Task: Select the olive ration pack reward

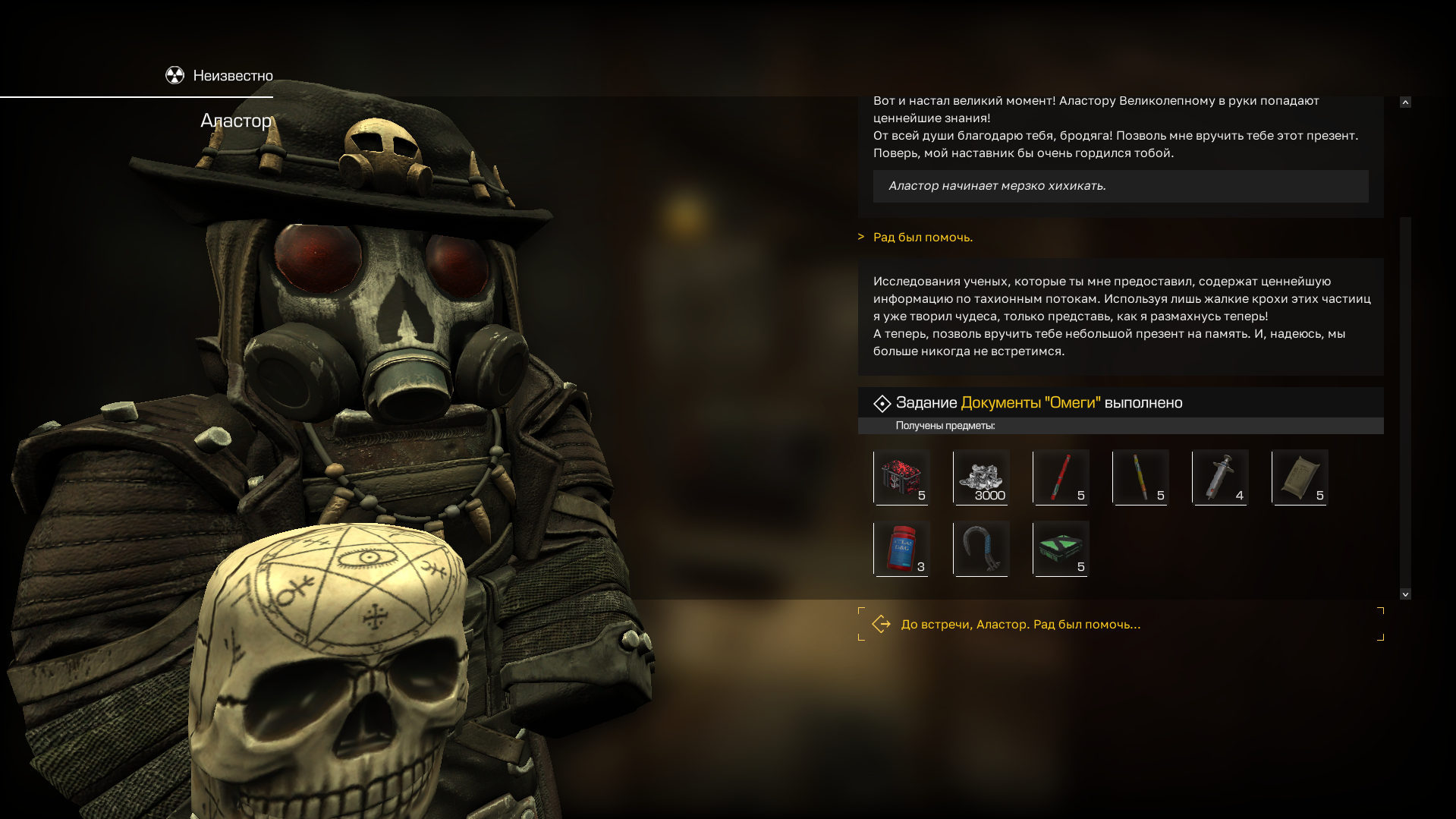Action: [1300, 477]
